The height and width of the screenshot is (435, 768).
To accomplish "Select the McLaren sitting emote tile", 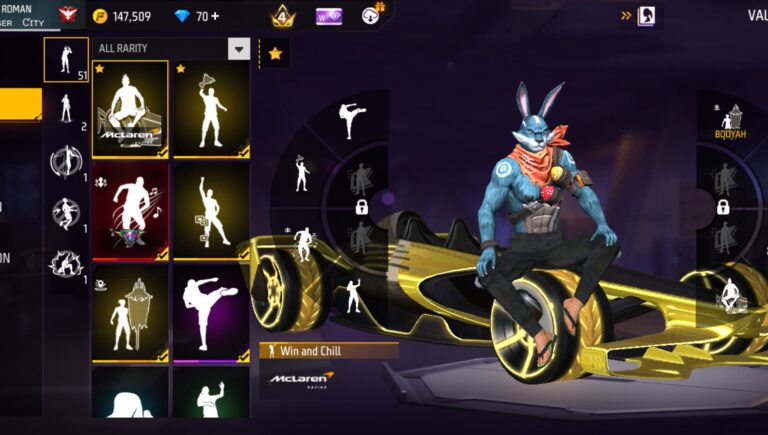I will [130, 109].
